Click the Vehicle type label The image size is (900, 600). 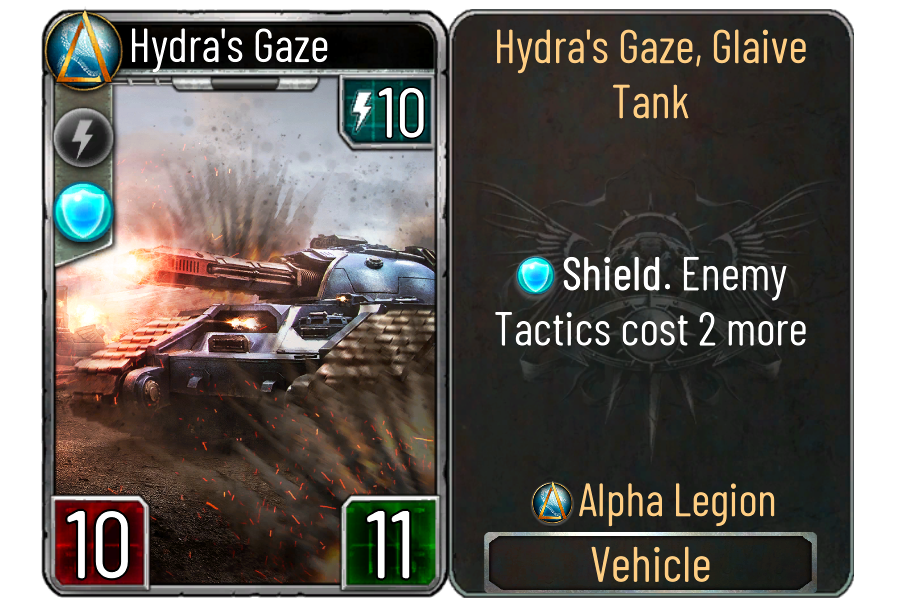pyautogui.click(x=650, y=565)
